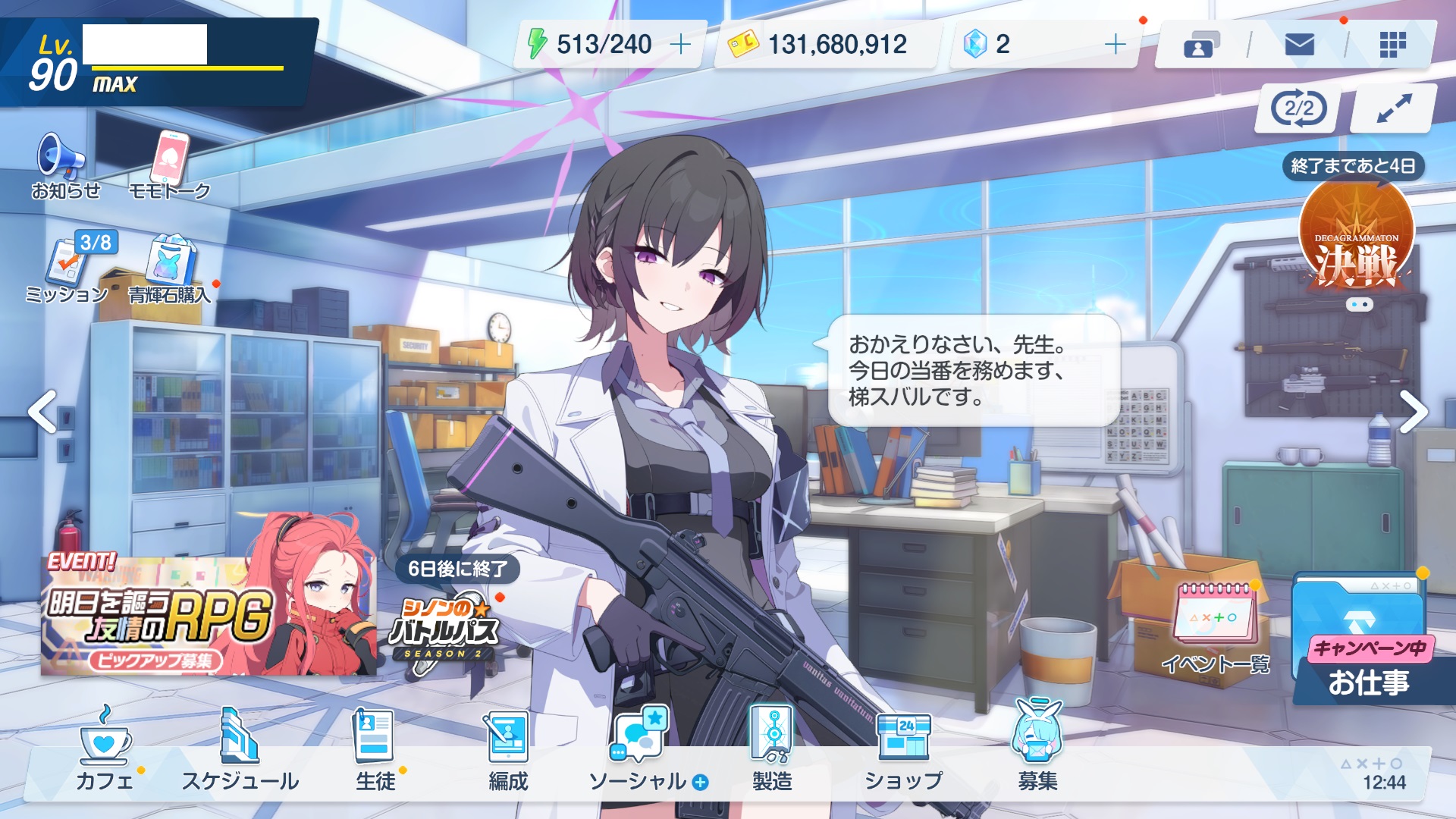Open the 明日を謳う友情のRPG event banner
1456x819 pixels.
pyautogui.click(x=209, y=614)
